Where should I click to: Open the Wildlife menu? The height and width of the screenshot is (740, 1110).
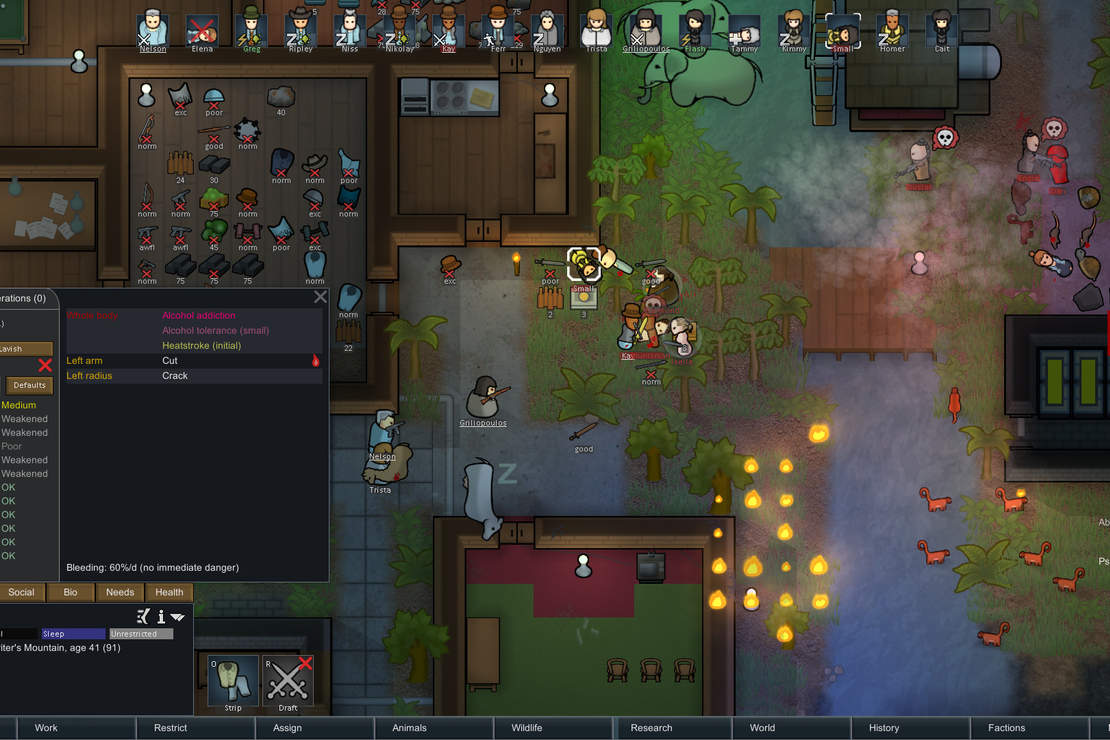[x=527, y=728]
